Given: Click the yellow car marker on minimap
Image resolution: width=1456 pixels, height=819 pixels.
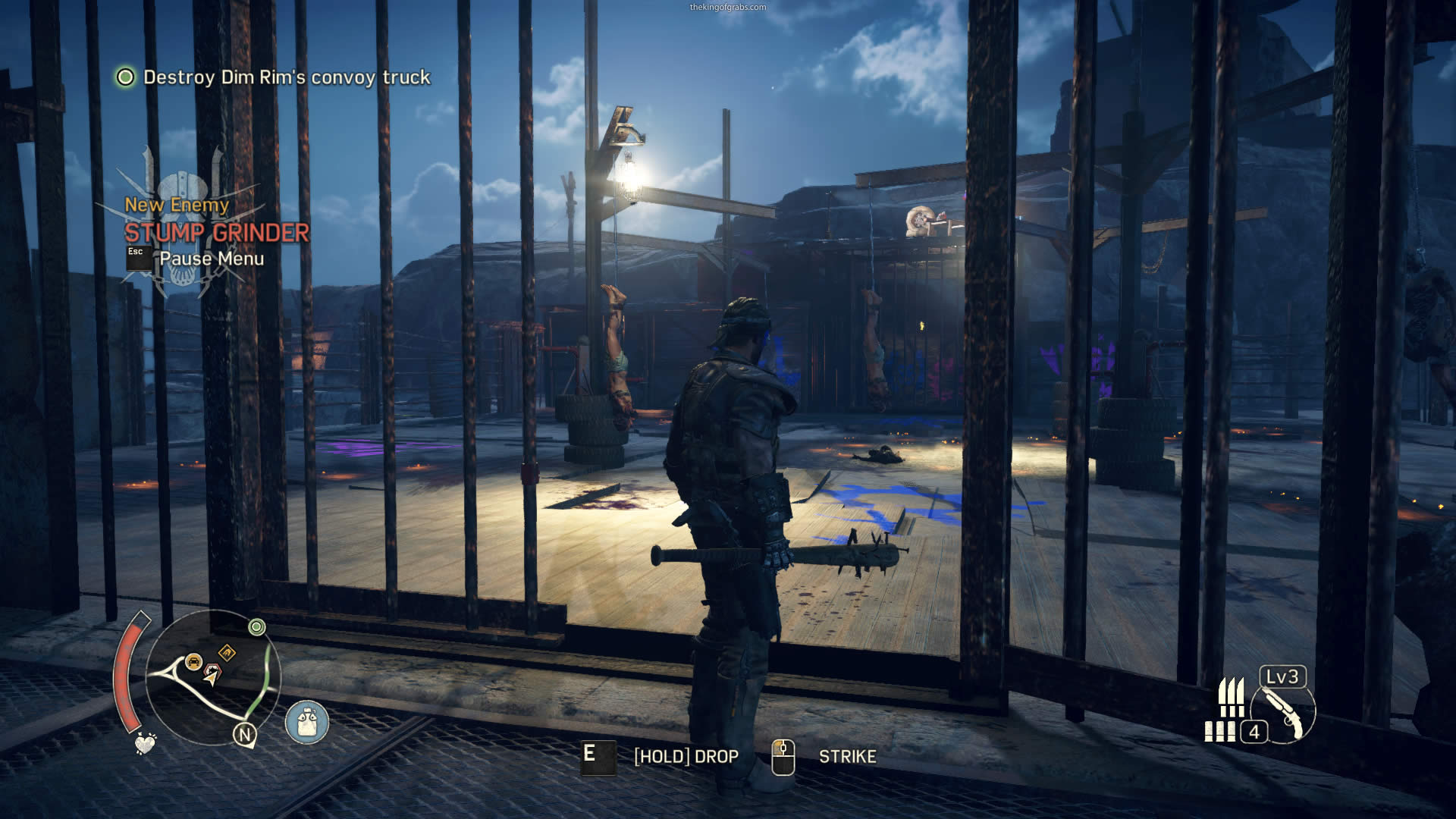Looking at the screenshot, I should (193, 661).
